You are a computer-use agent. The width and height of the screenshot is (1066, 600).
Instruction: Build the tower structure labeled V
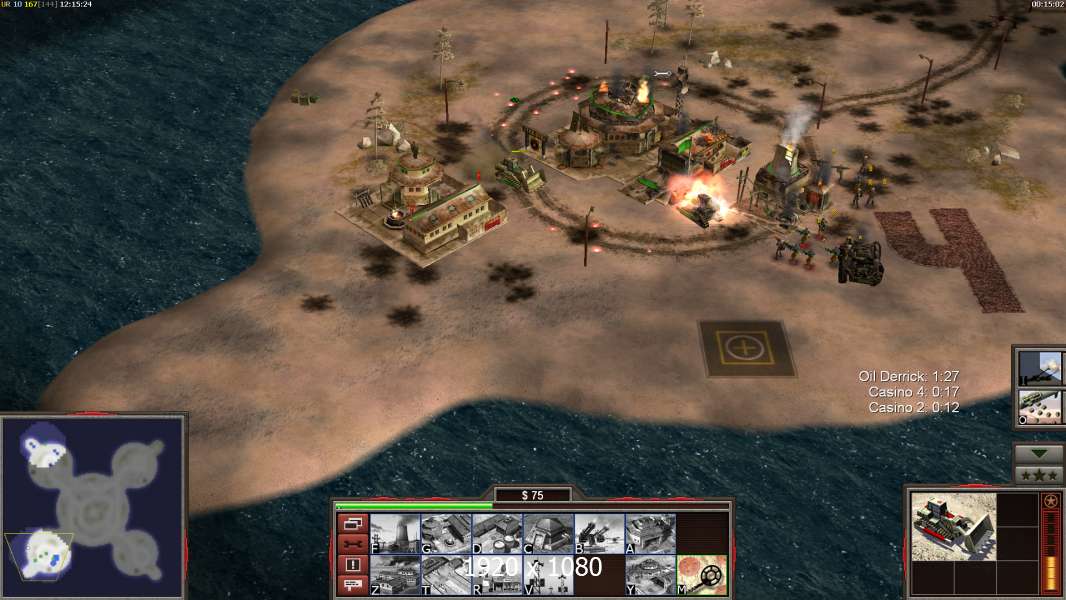(x=547, y=575)
